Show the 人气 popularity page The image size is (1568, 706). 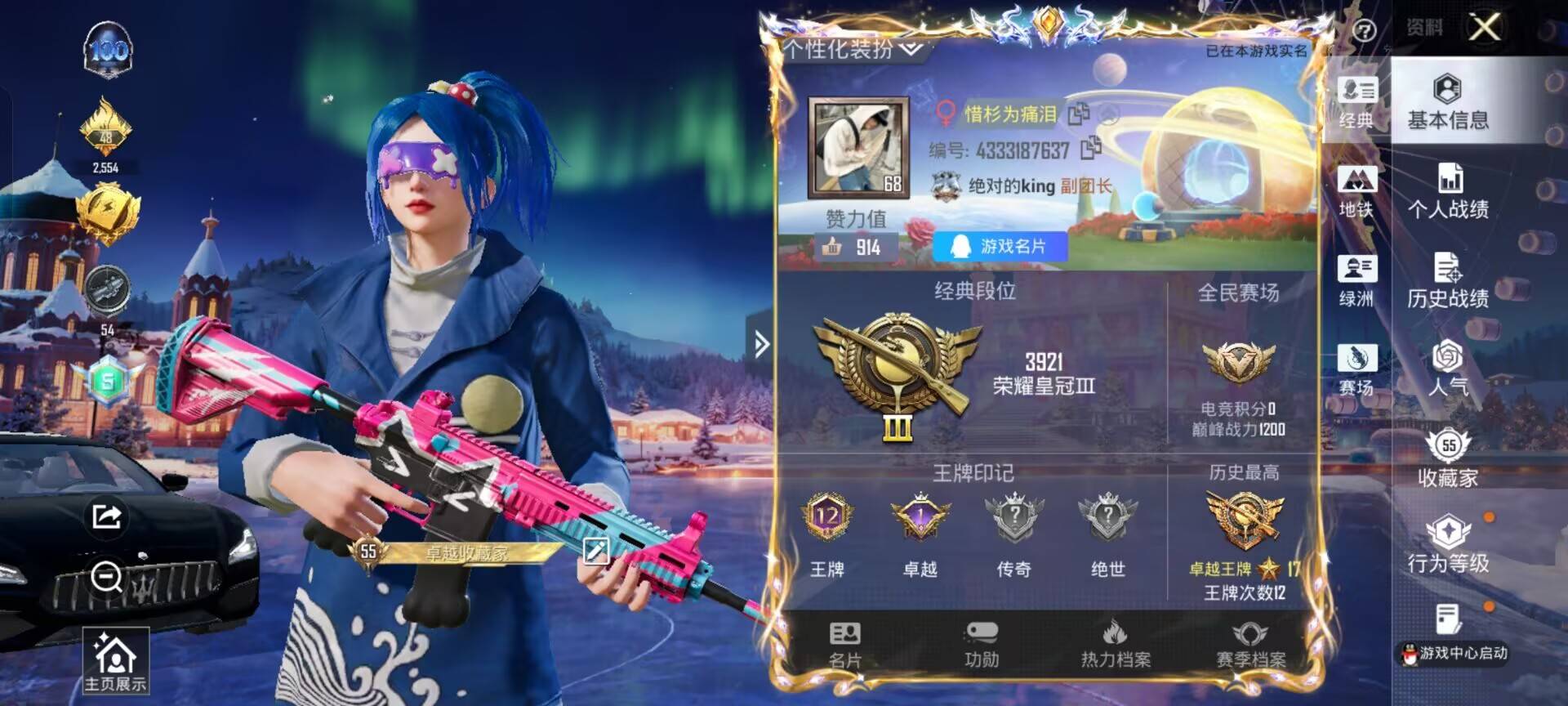coord(1447,369)
